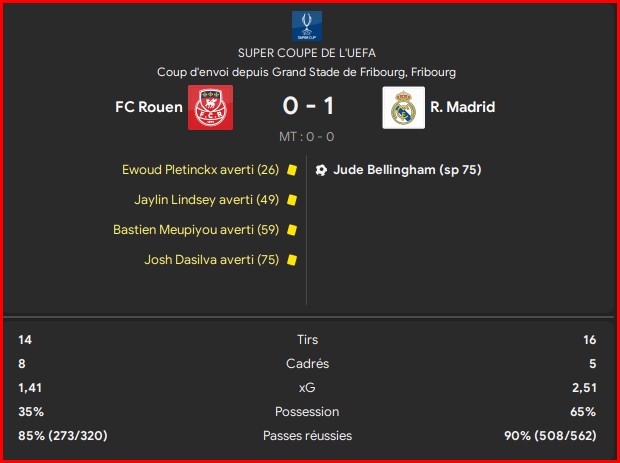620x463 pixels.
Task: Open the FC Rouen club name link
Action: [x=148, y=107]
